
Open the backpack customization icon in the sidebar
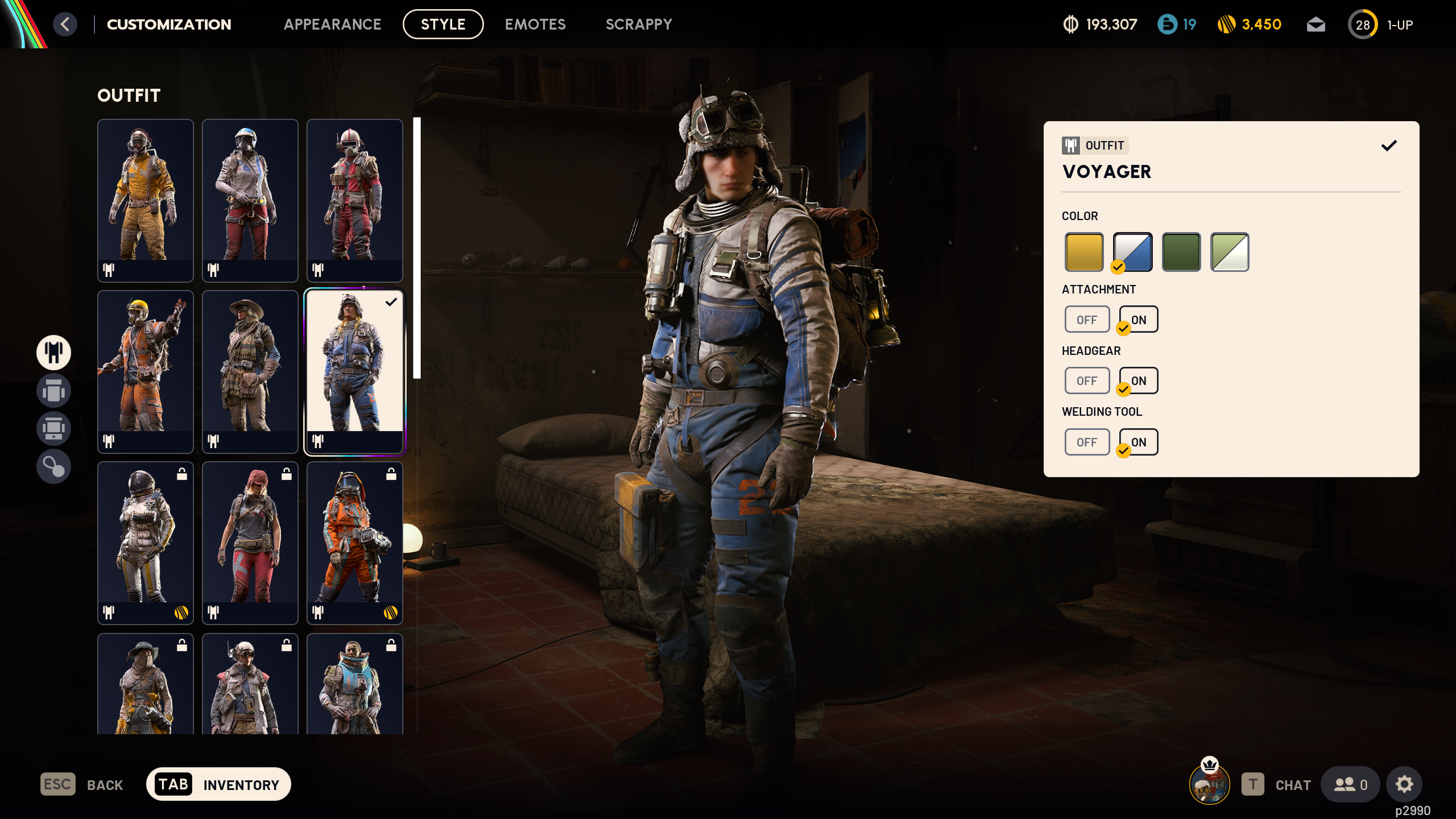(x=53, y=391)
